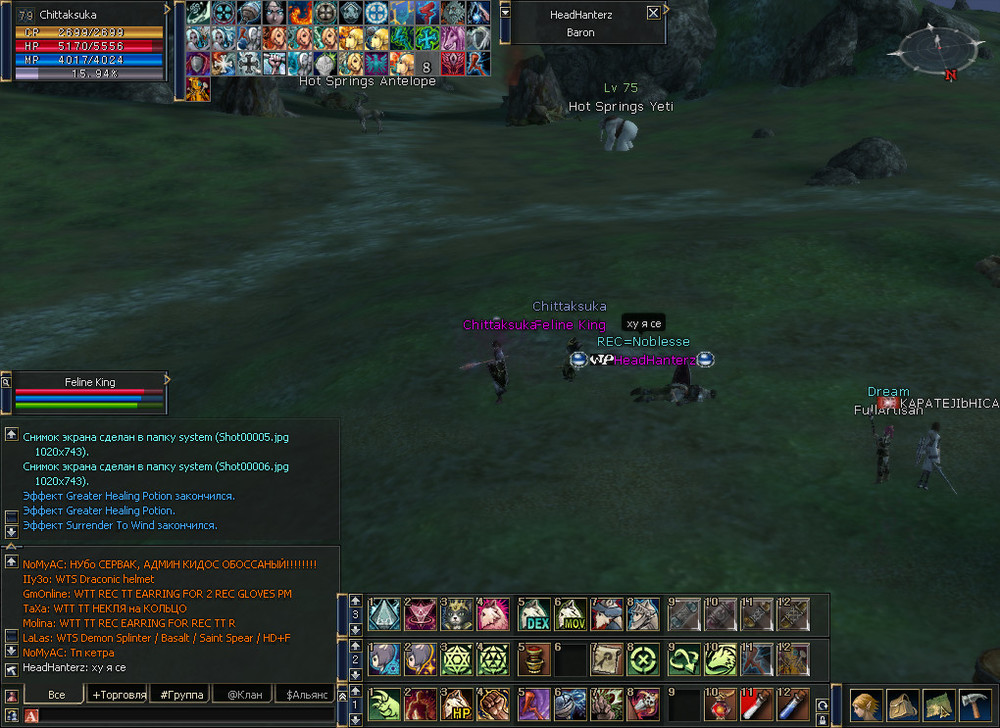Toggle the hotbar lock icon
Image resolution: width=1000 pixels, height=728 pixels.
(x=822, y=719)
